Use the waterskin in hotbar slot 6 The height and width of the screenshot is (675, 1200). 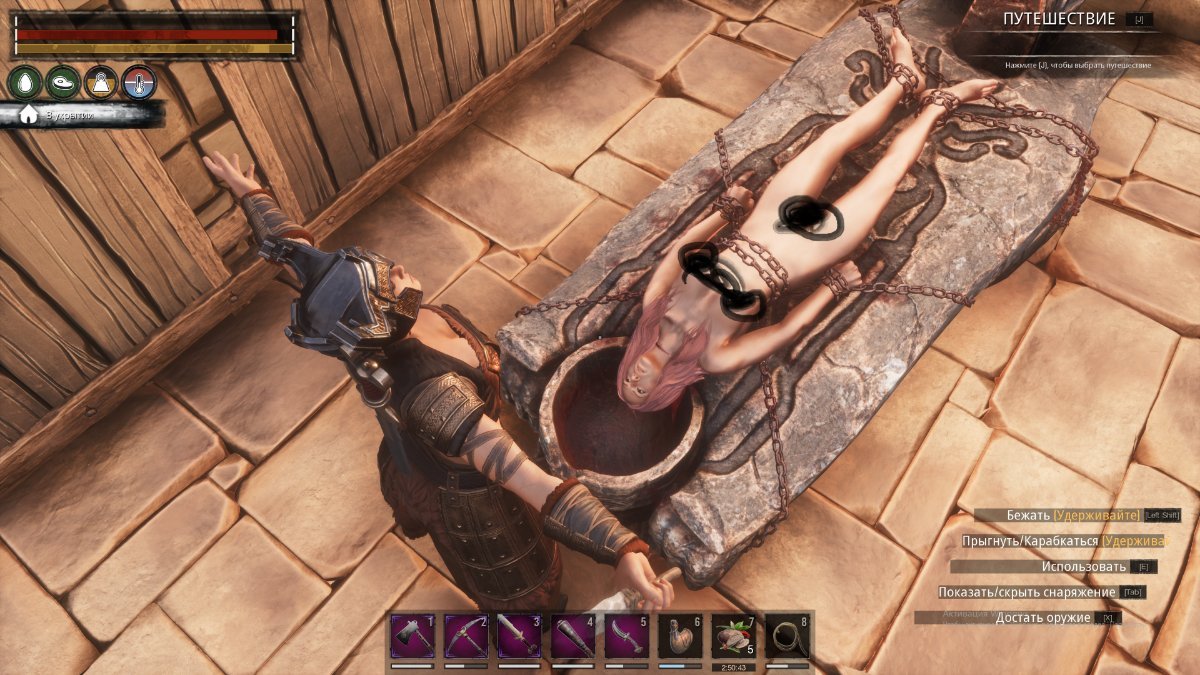coord(680,636)
